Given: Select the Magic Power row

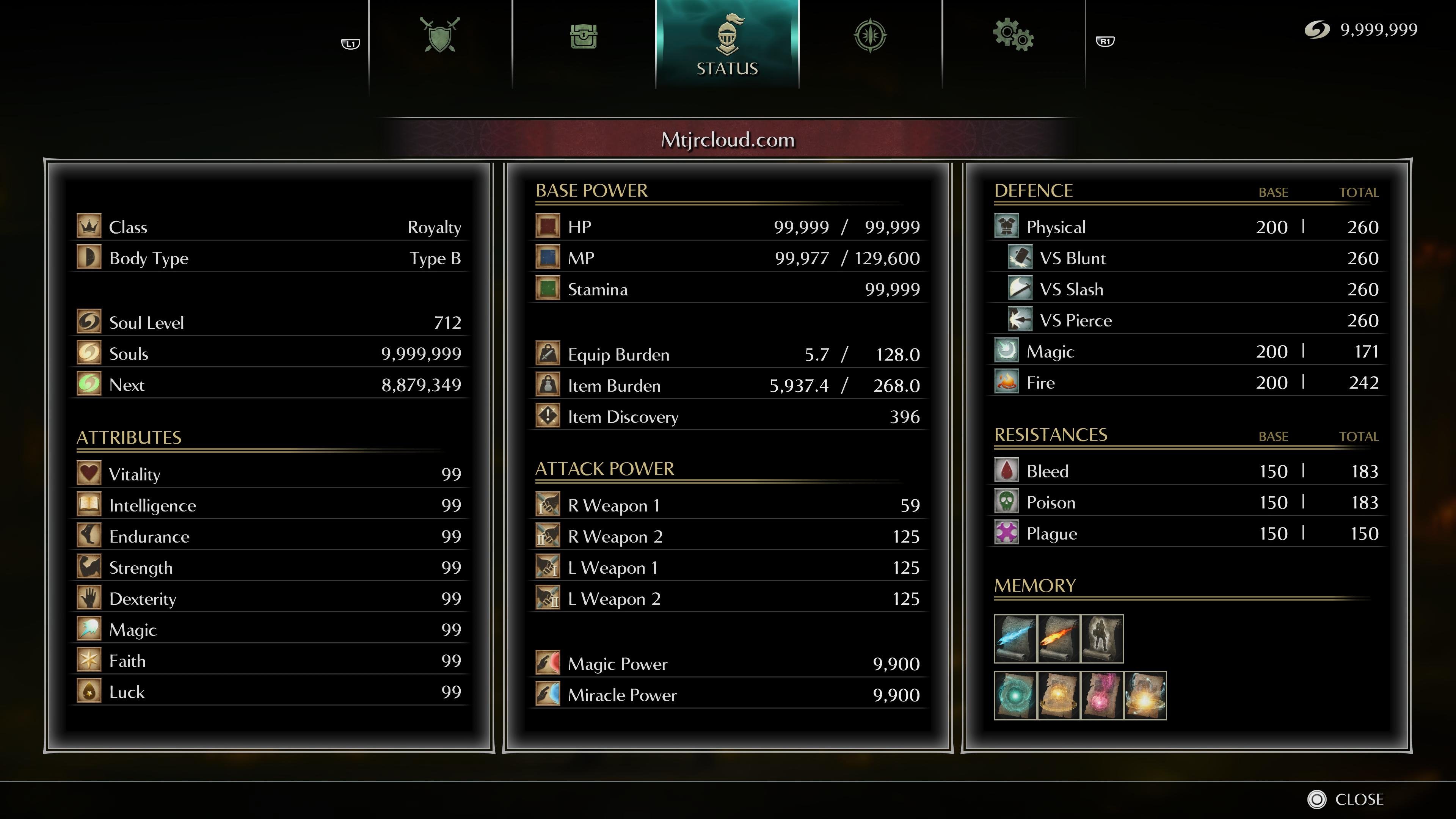Looking at the screenshot, I should [x=728, y=664].
